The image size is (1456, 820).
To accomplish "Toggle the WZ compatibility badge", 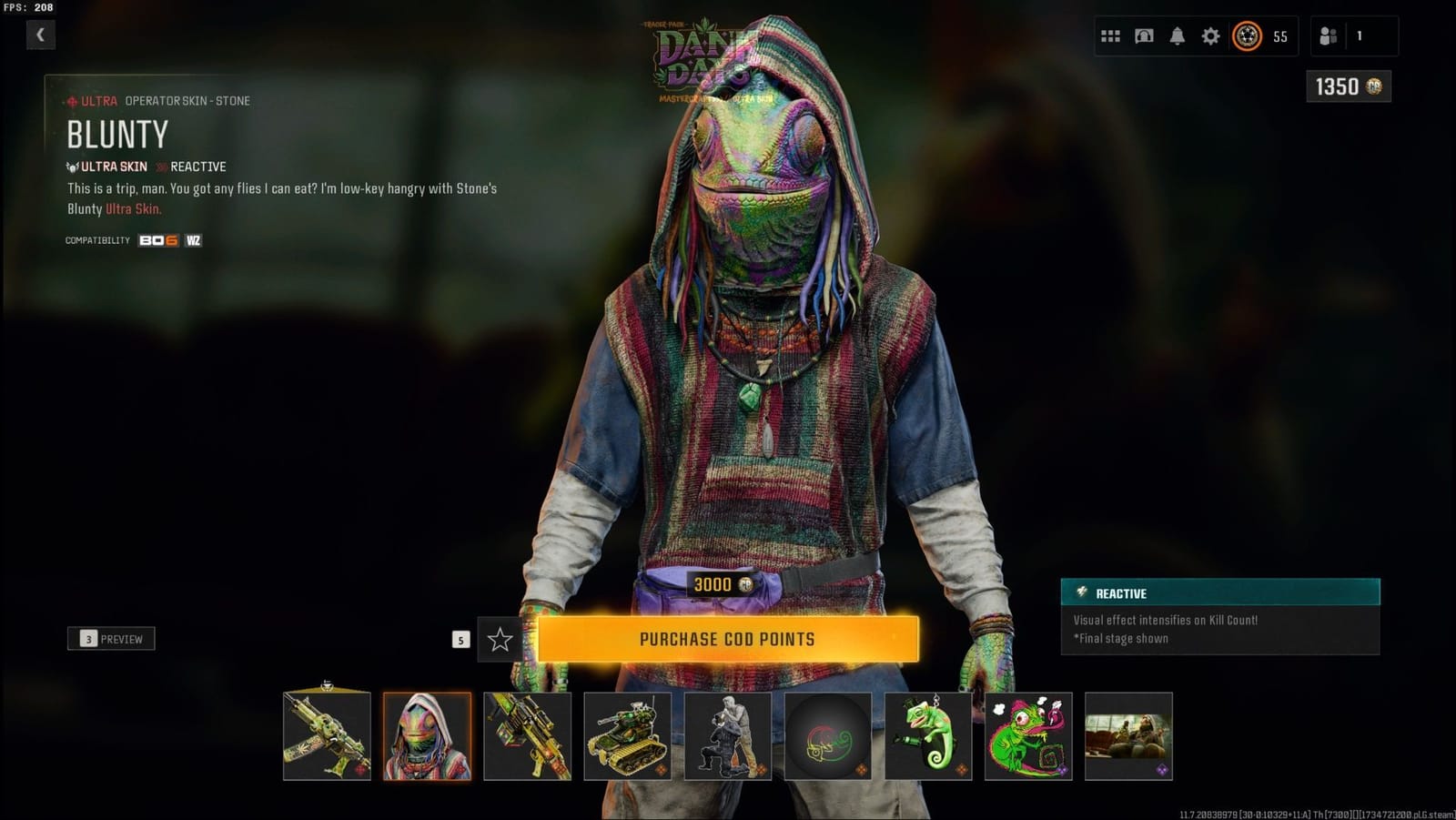I will click(192, 241).
